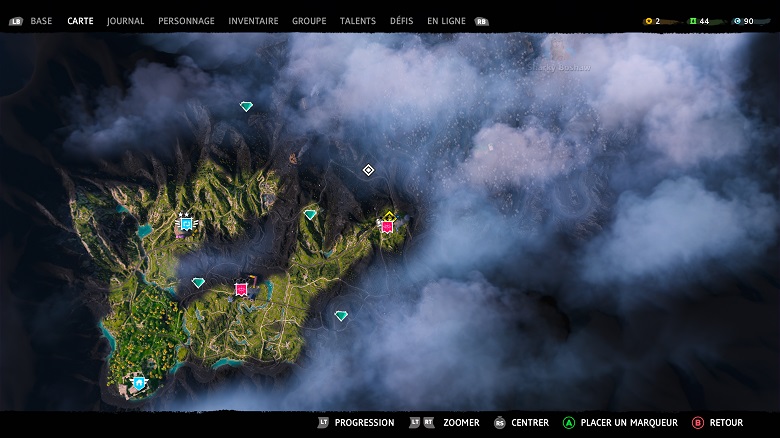
Task: Open the Personnage tab
Action: point(186,21)
